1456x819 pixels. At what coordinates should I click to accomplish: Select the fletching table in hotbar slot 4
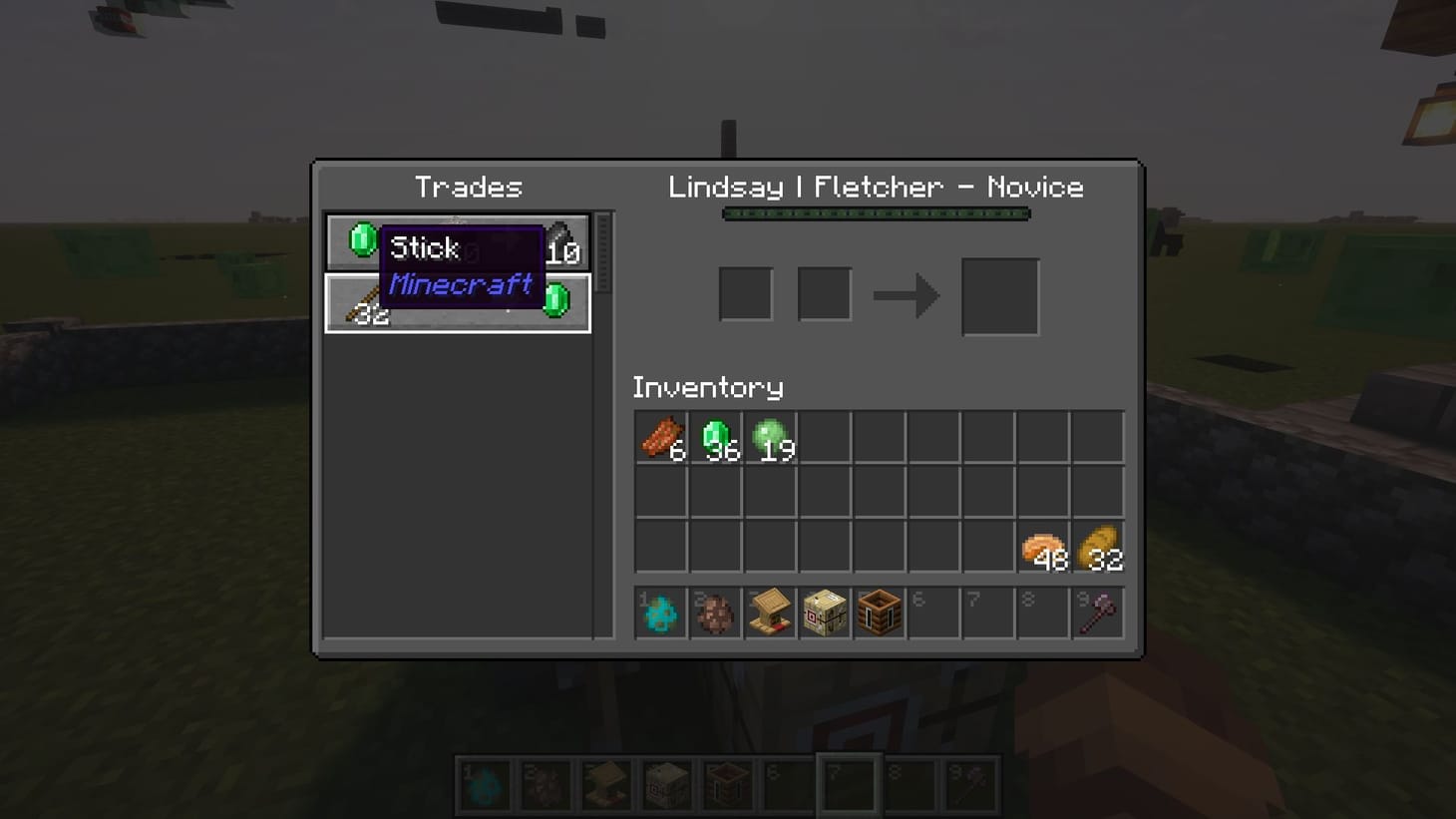click(825, 613)
